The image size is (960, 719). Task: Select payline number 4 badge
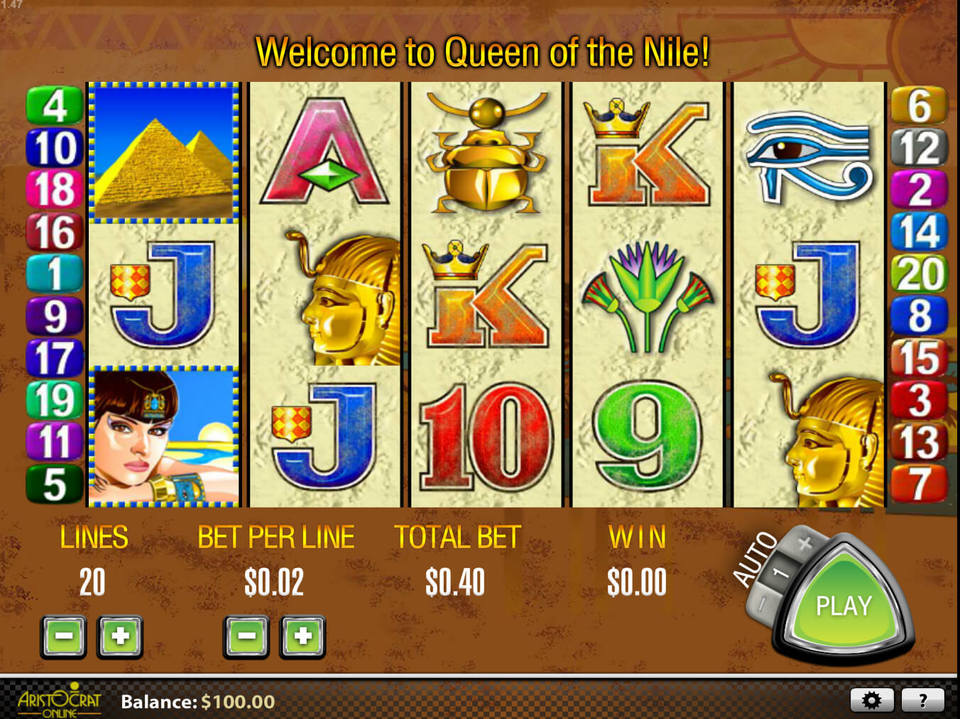pos(54,105)
